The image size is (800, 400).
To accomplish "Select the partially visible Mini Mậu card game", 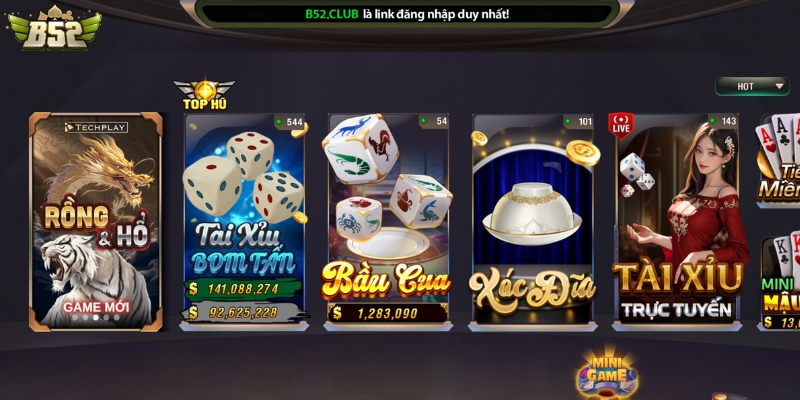I will click(781, 282).
